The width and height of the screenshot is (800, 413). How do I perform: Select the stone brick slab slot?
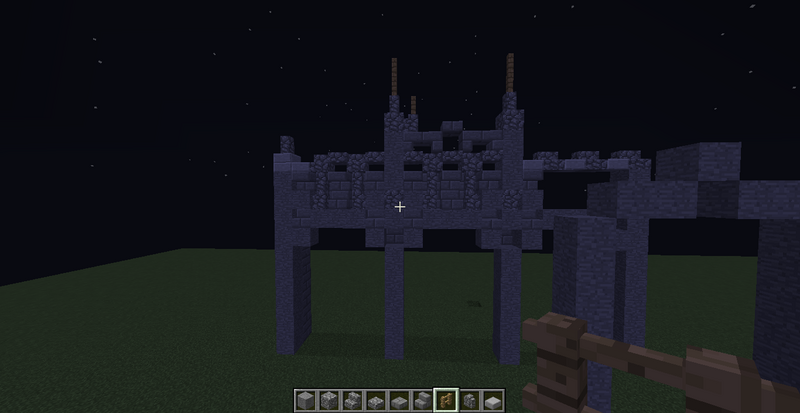(x=398, y=399)
